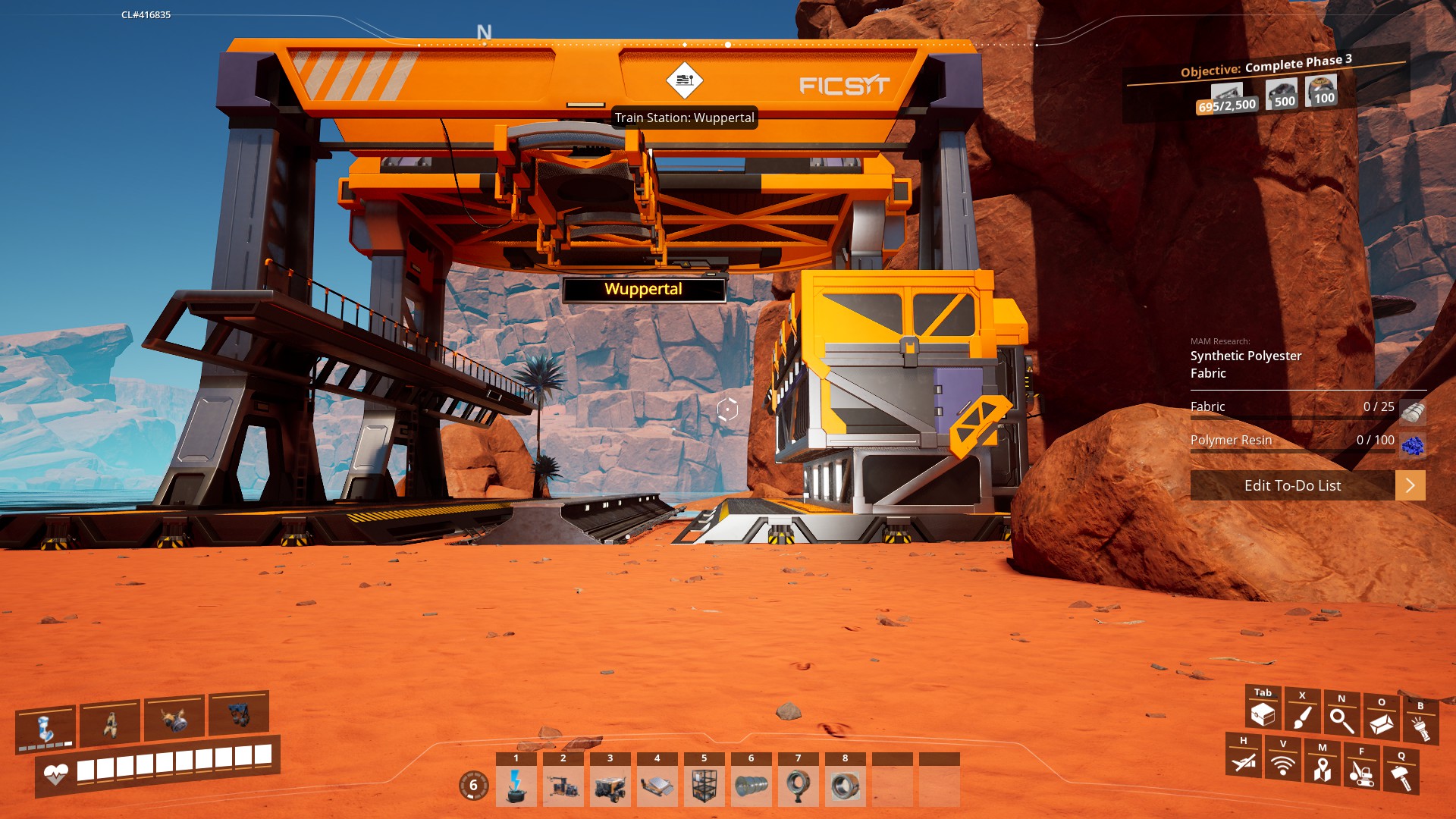
Task: Choose the truck vehicle in hotbar slot three
Action: (x=610, y=786)
